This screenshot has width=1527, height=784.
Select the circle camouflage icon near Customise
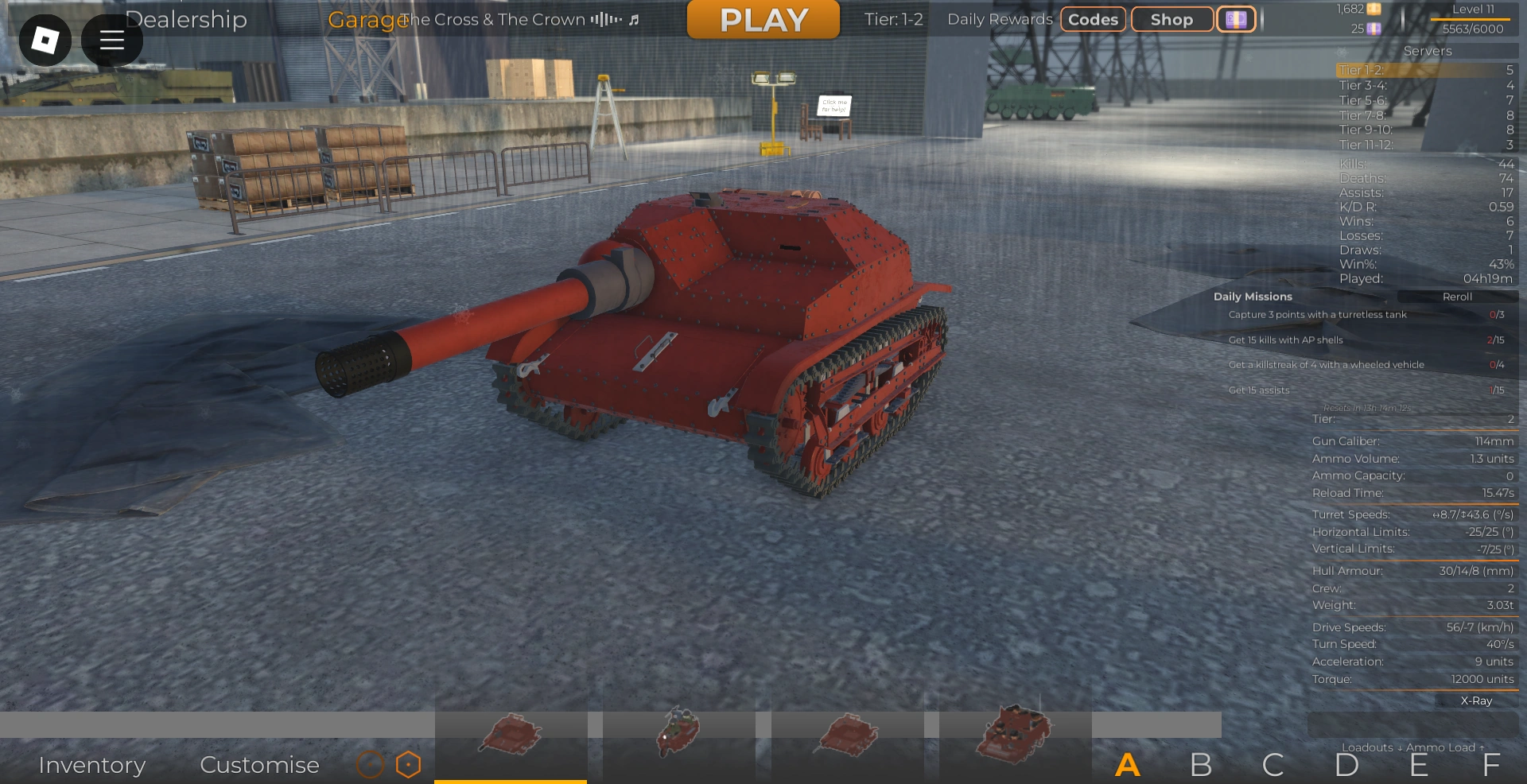coord(370,765)
